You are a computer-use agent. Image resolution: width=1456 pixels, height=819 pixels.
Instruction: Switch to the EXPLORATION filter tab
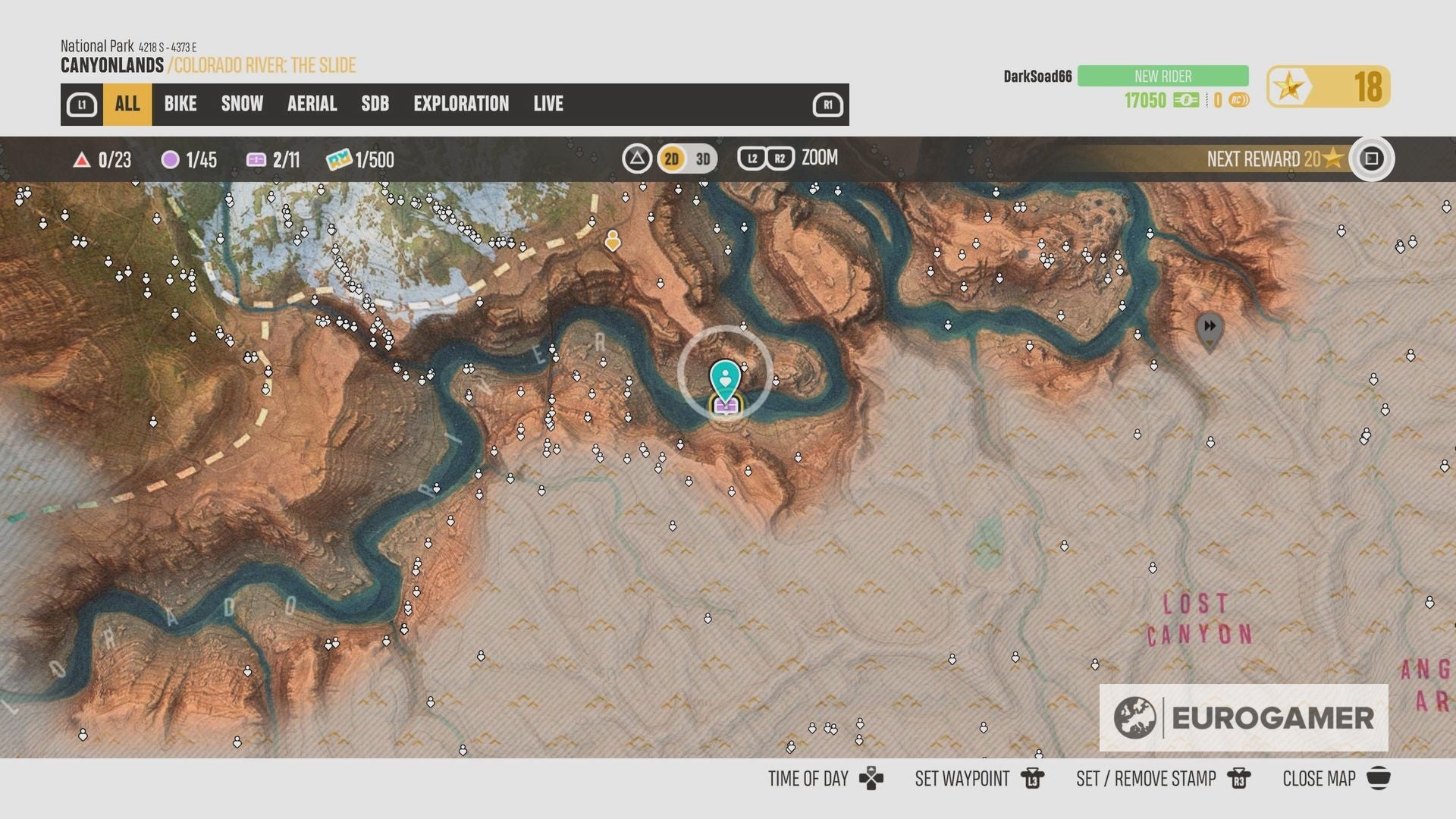pyautogui.click(x=461, y=104)
